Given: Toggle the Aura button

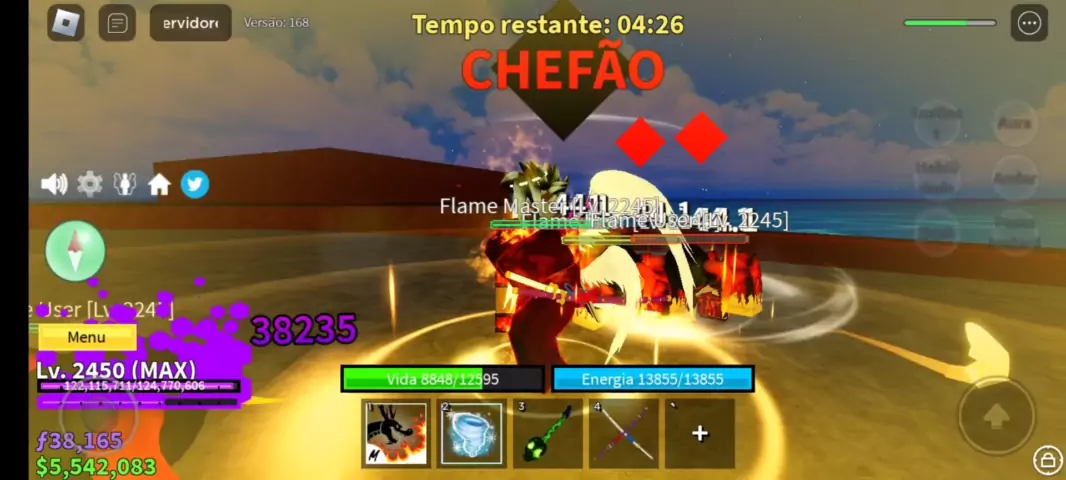Looking at the screenshot, I should tap(1014, 123).
